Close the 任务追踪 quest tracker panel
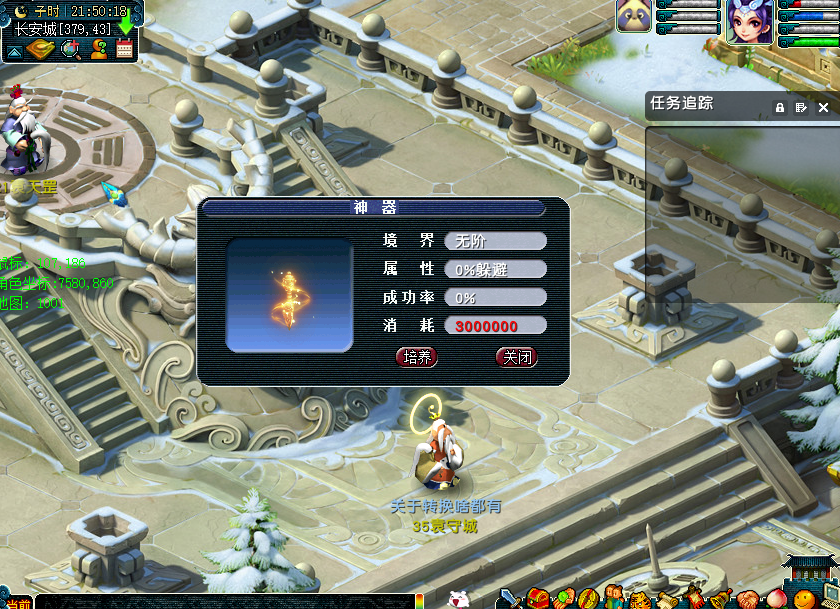This screenshot has width=840, height=609. point(823,107)
